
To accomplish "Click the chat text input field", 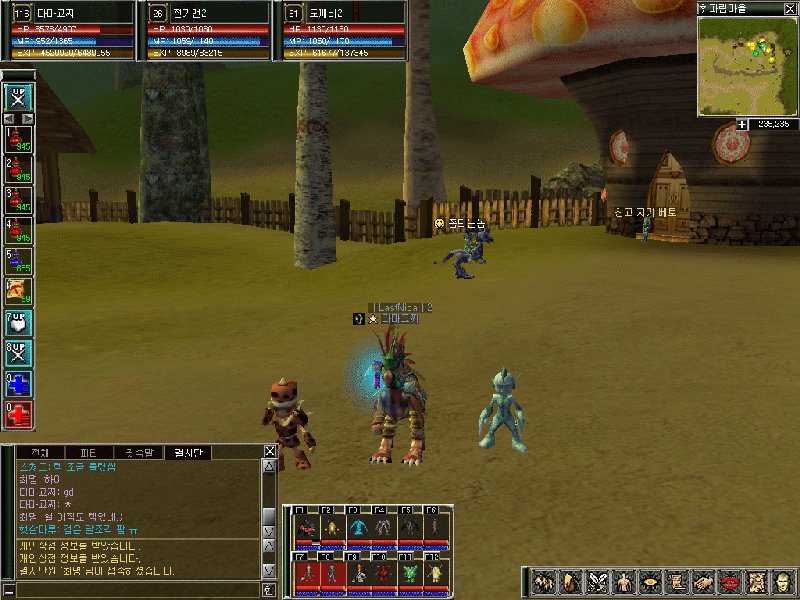I will point(135,589).
